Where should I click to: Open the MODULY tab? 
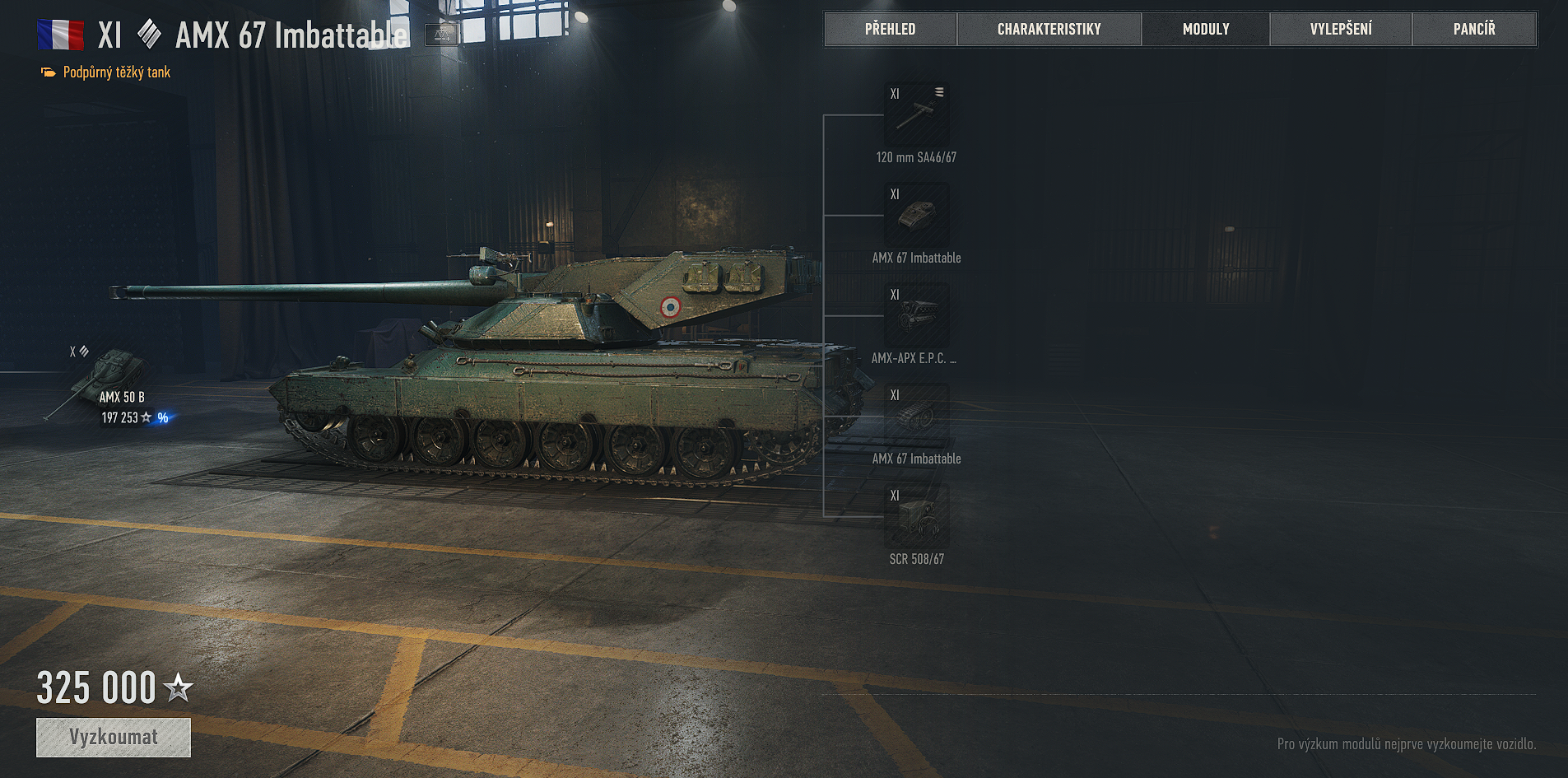pos(1205,28)
